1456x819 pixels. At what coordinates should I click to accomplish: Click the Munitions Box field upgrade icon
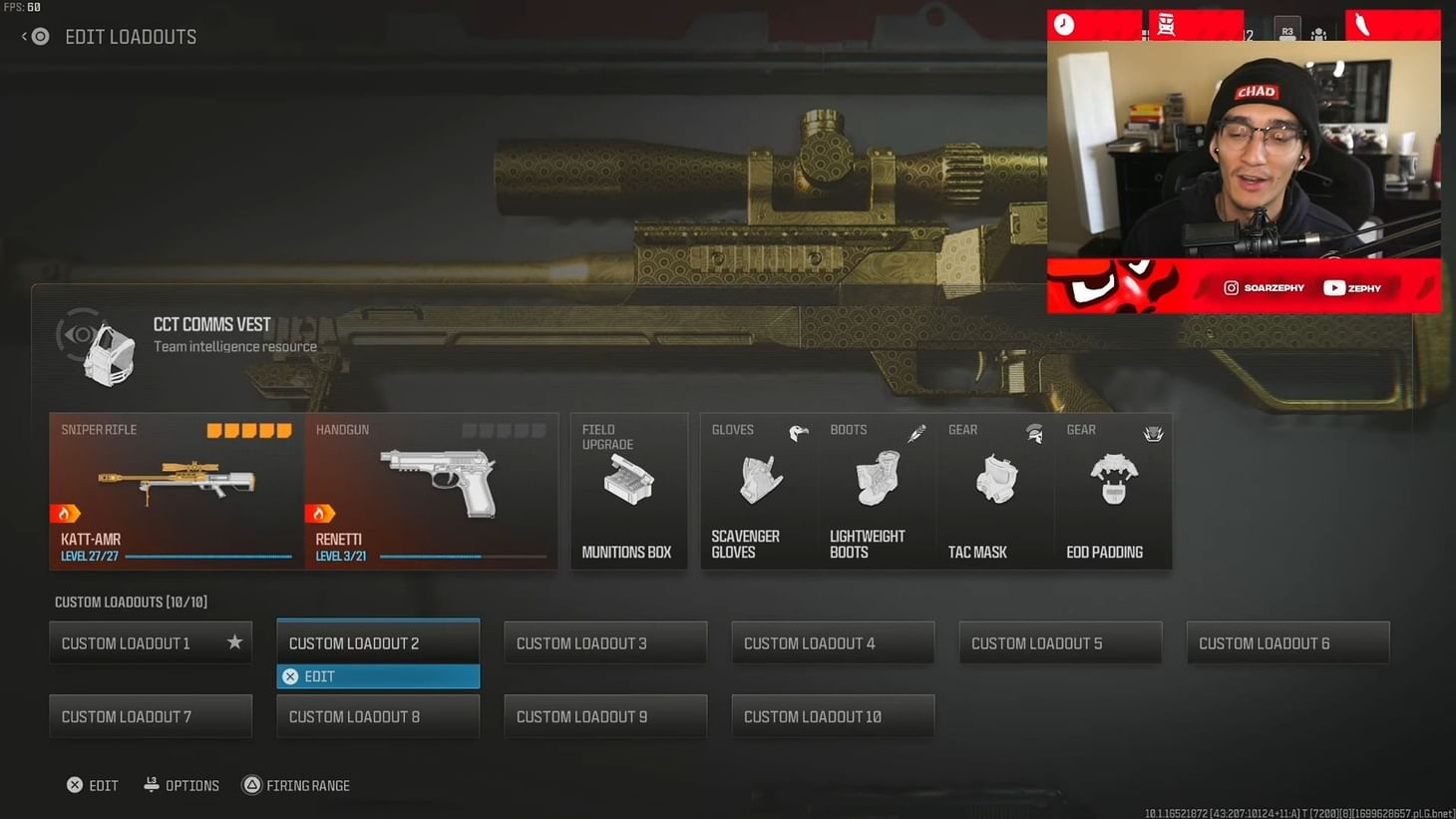pyautogui.click(x=628, y=479)
